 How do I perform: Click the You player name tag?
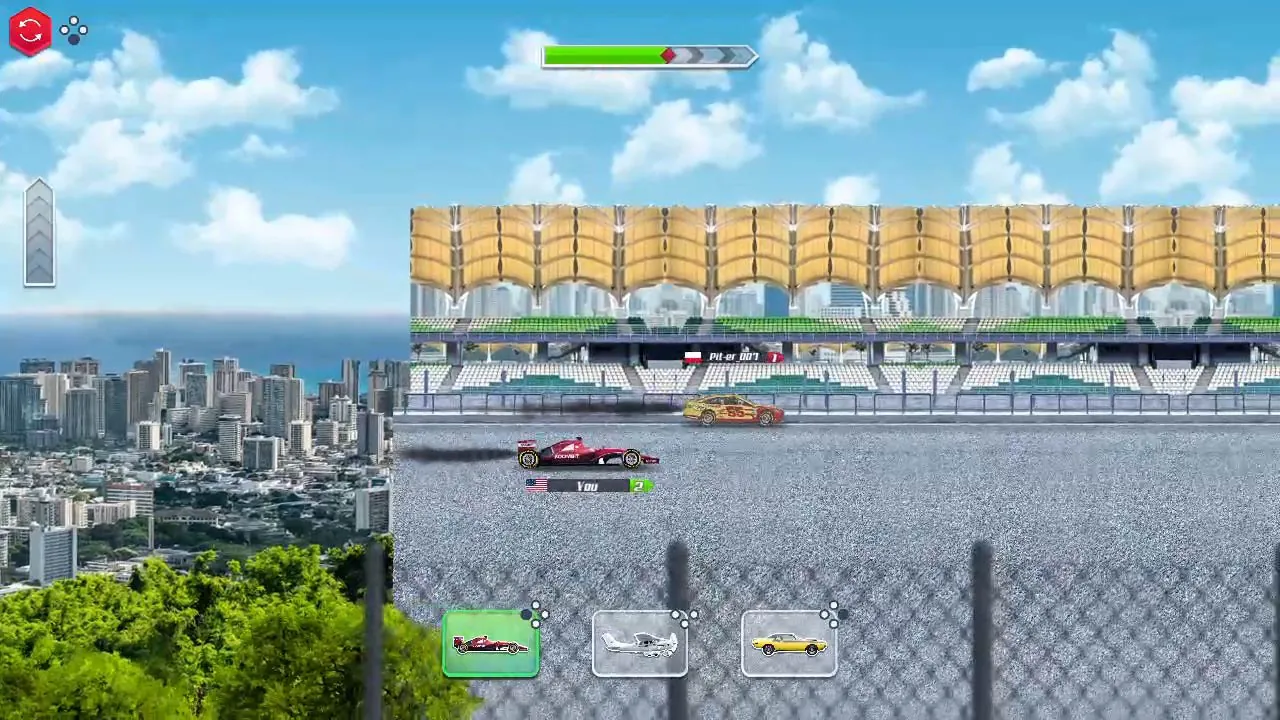point(586,486)
